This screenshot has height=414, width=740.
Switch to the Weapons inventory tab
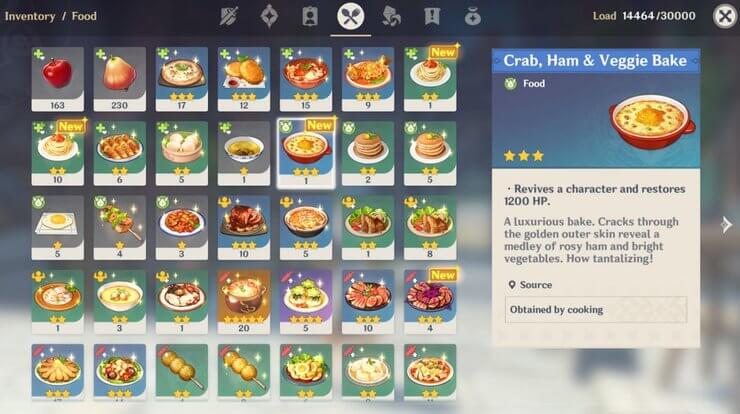coord(226,16)
